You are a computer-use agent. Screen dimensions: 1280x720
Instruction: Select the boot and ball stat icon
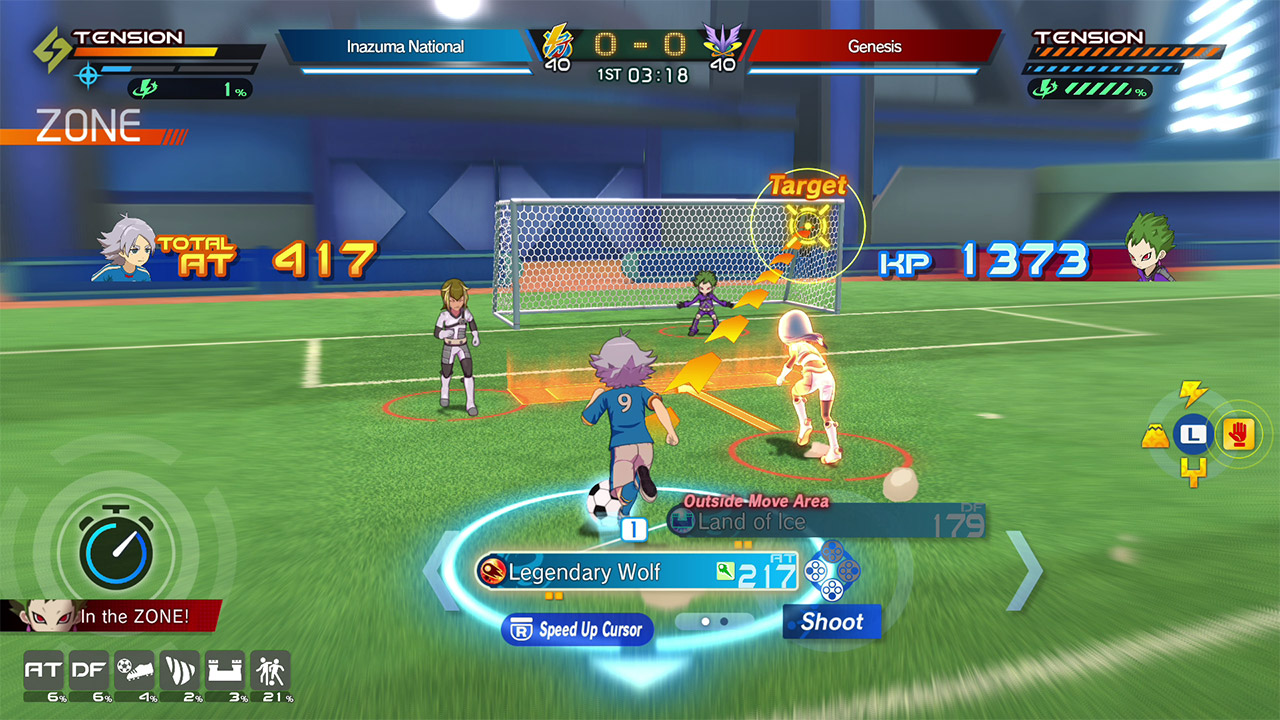pos(134,672)
